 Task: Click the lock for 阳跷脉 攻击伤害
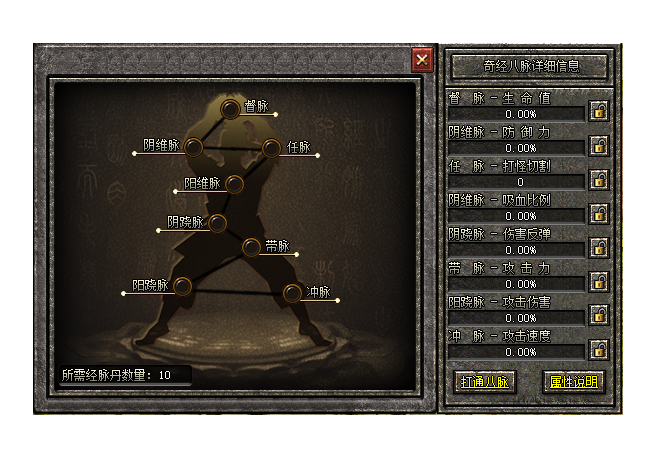[599, 315]
